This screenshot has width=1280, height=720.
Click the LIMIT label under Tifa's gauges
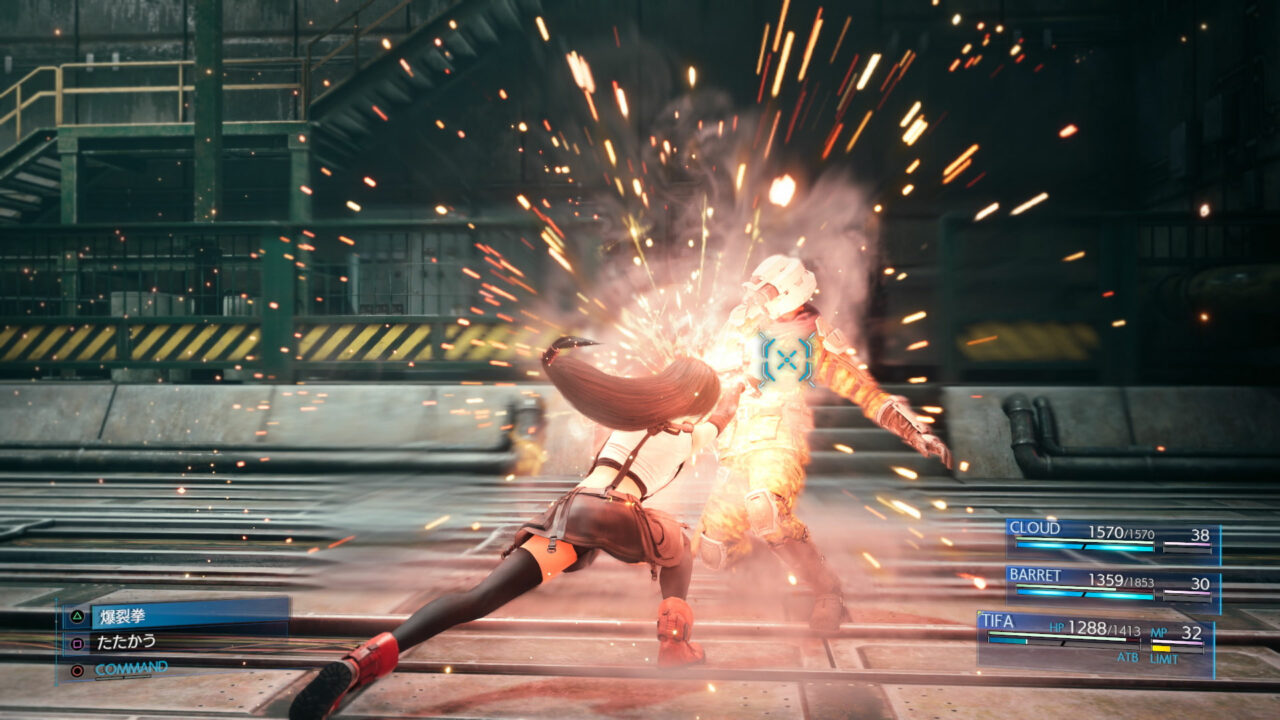click(1164, 656)
